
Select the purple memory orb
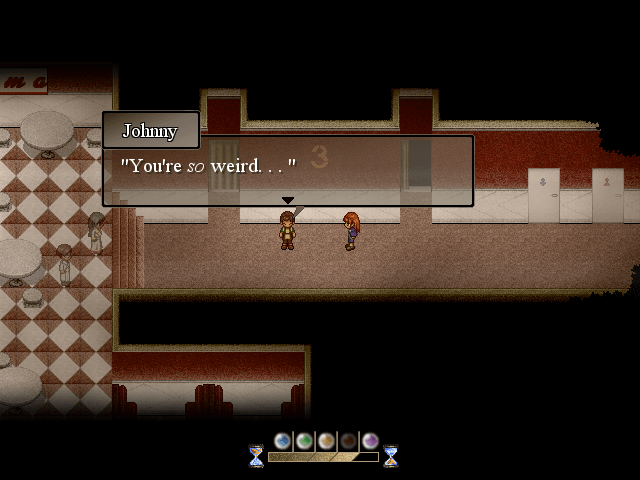[x=370, y=441]
